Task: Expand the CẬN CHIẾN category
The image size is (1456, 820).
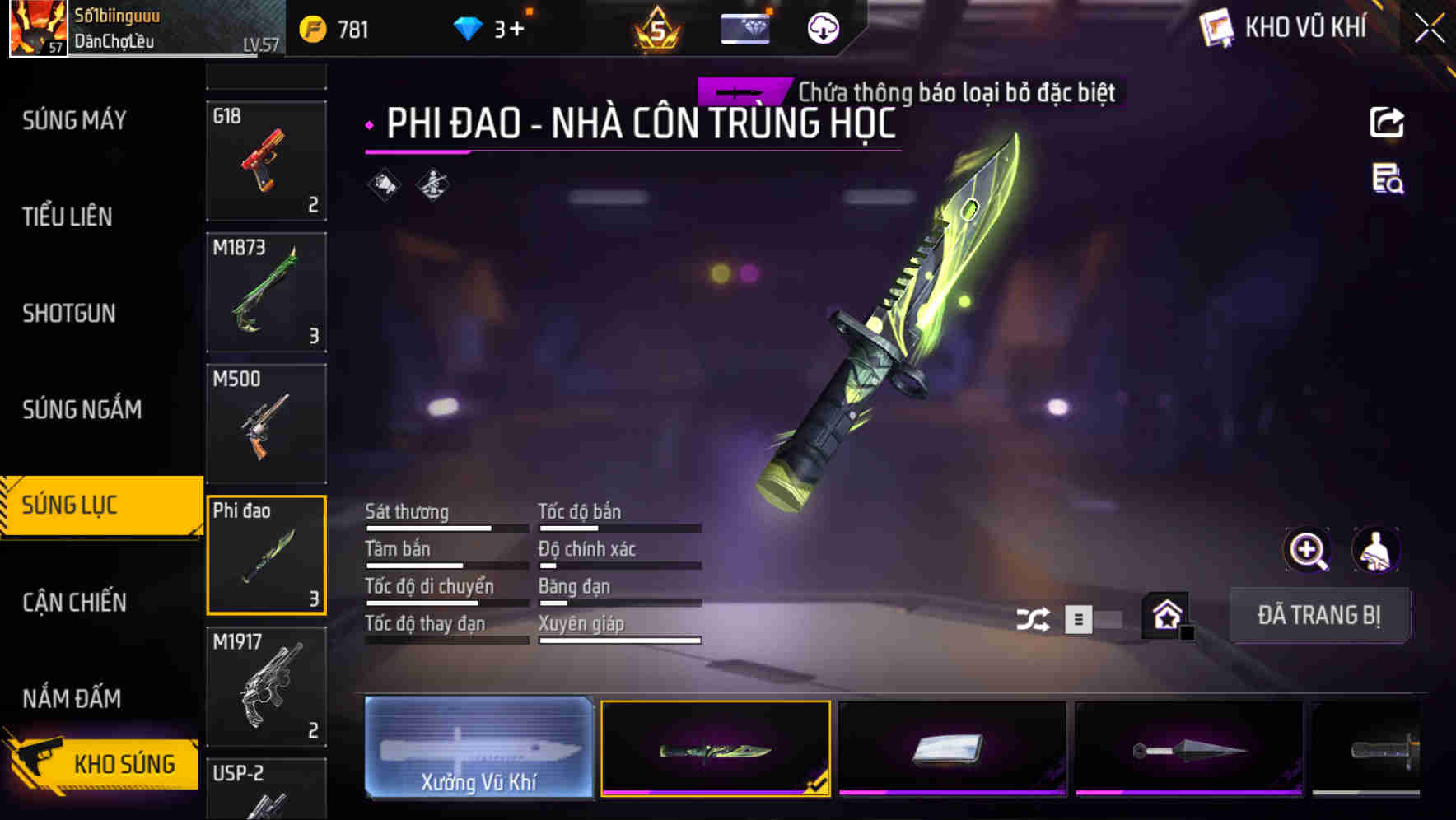Action: [x=75, y=602]
